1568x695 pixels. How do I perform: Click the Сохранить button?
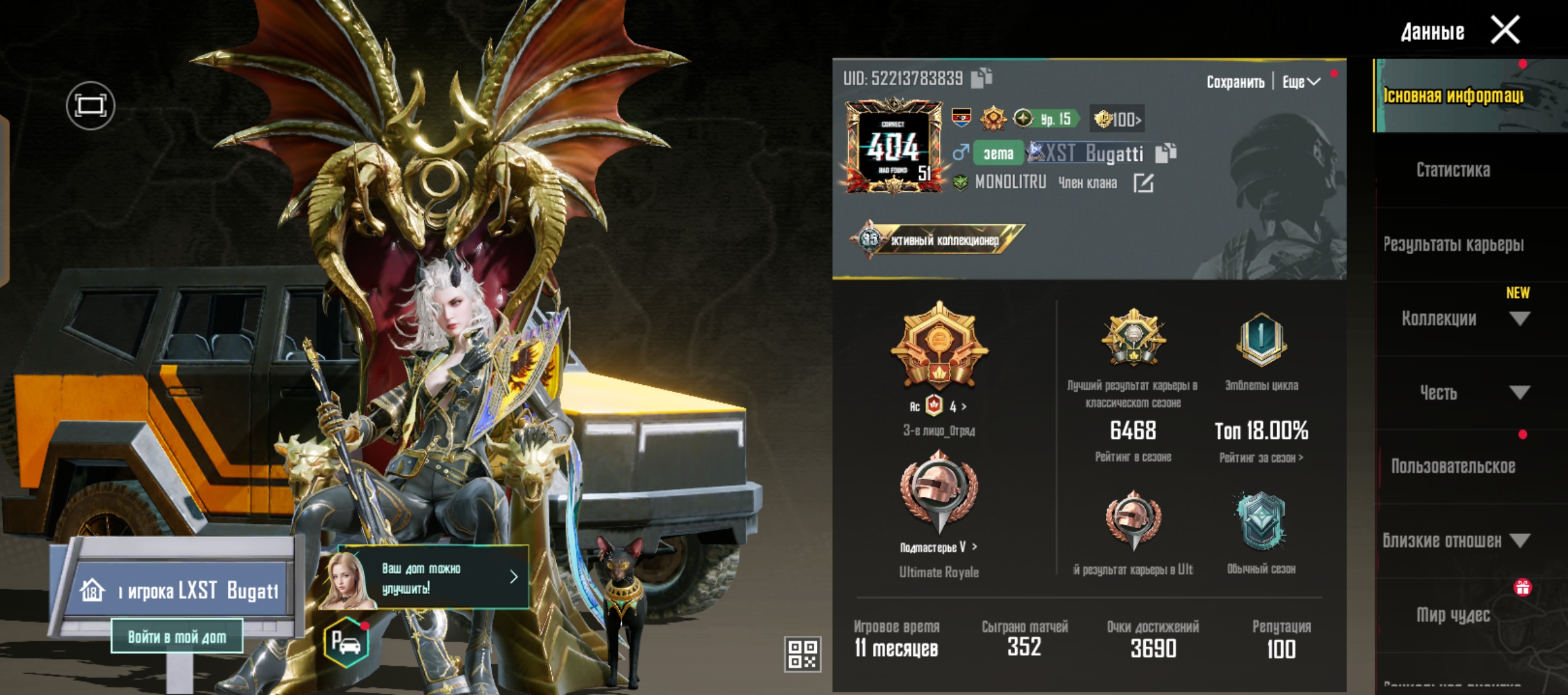(x=1235, y=82)
